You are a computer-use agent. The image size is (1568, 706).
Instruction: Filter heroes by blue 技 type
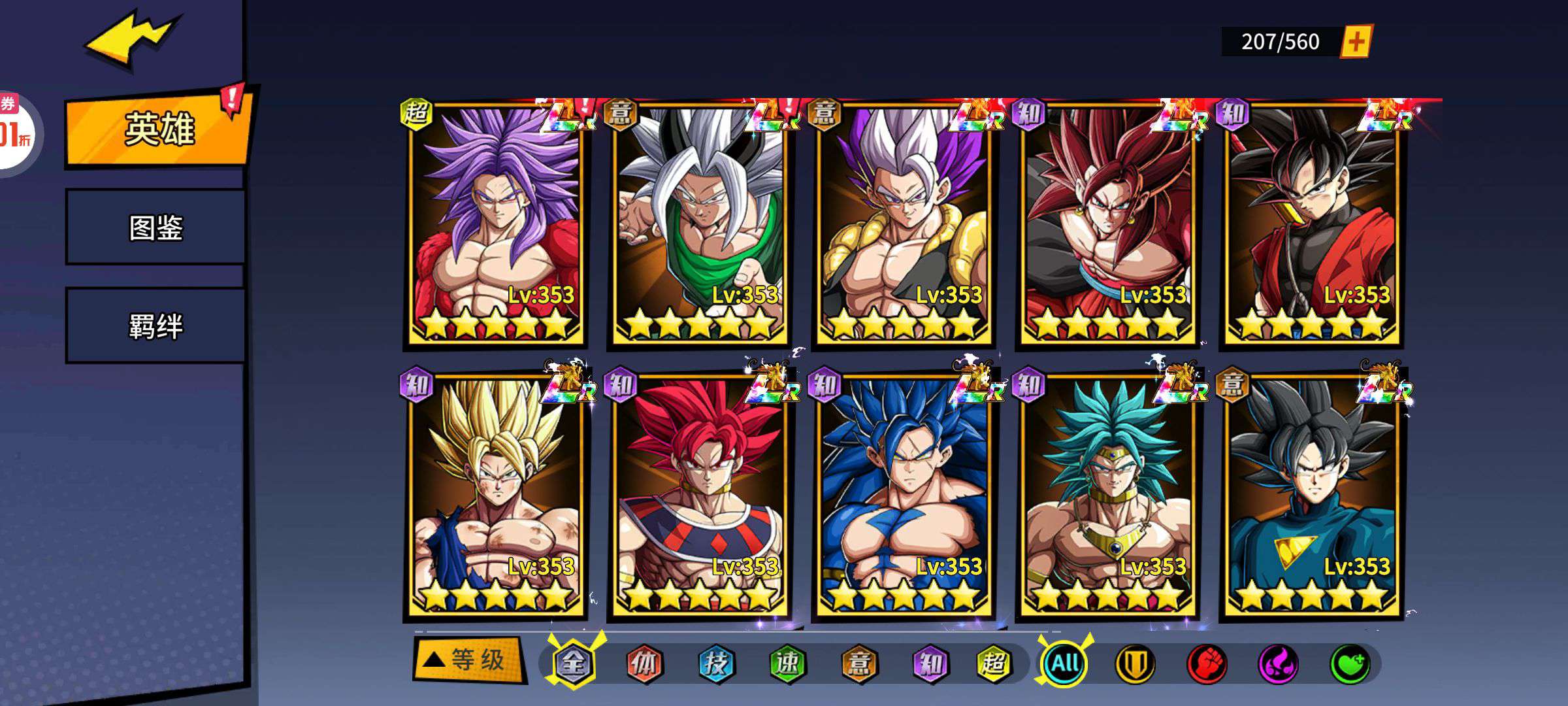(x=716, y=664)
